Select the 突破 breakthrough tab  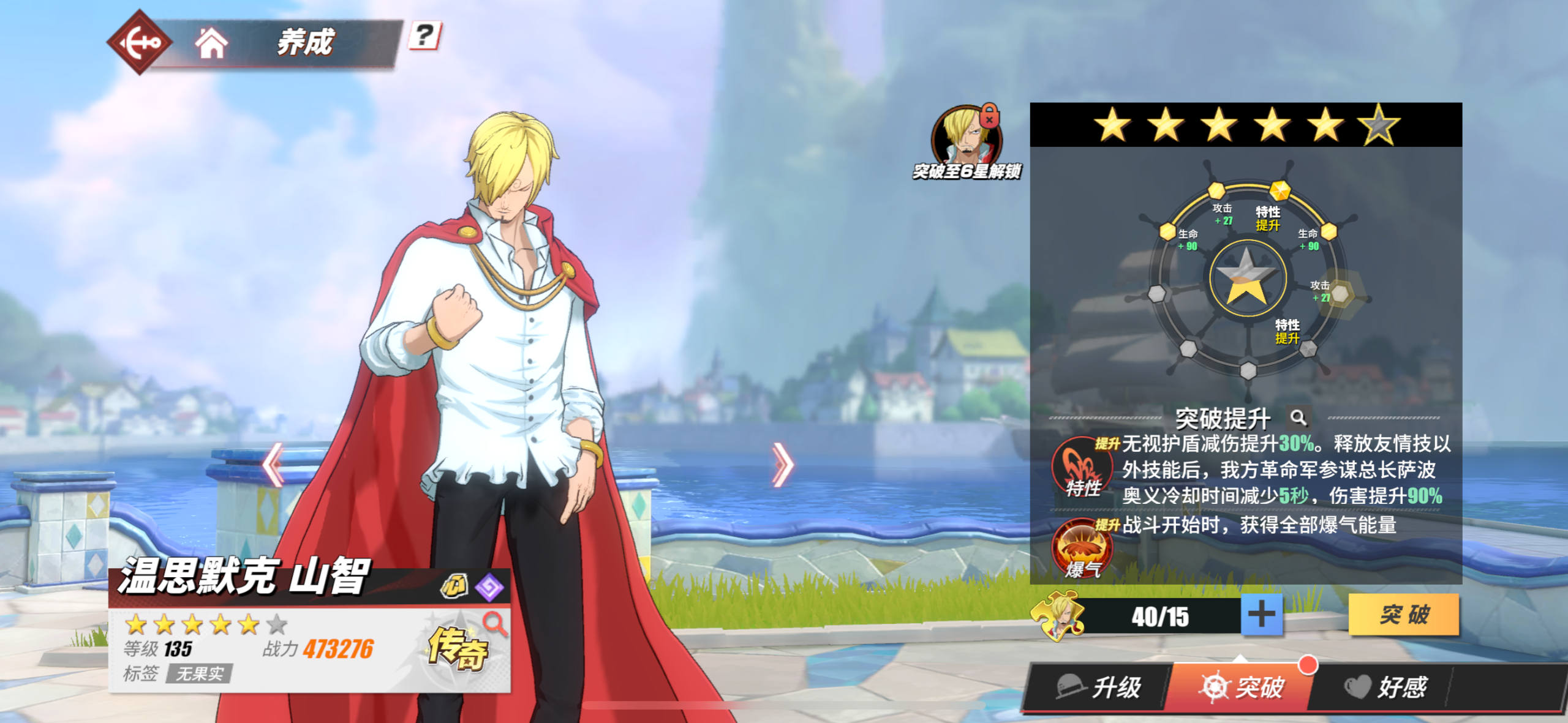click(x=1241, y=687)
